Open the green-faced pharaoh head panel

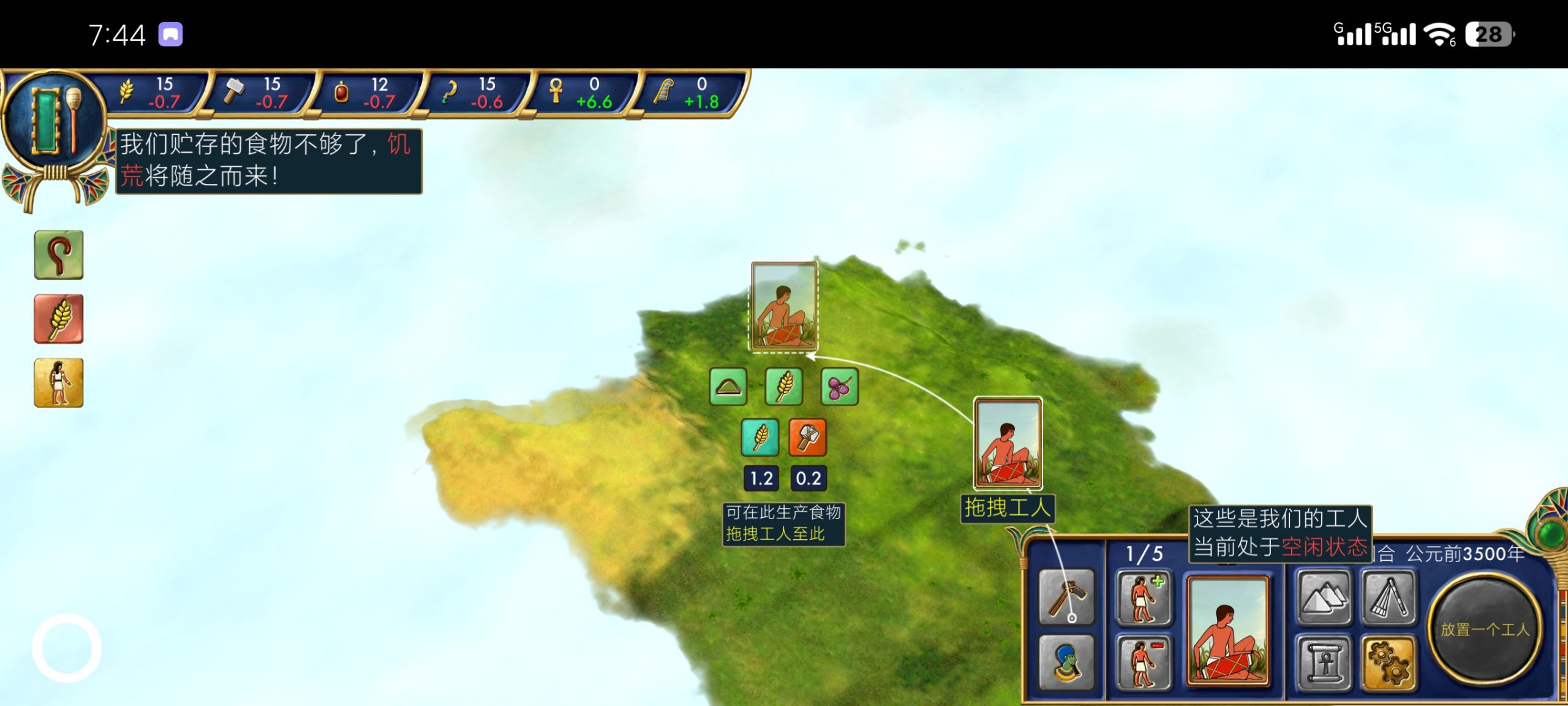click(x=1066, y=662)
